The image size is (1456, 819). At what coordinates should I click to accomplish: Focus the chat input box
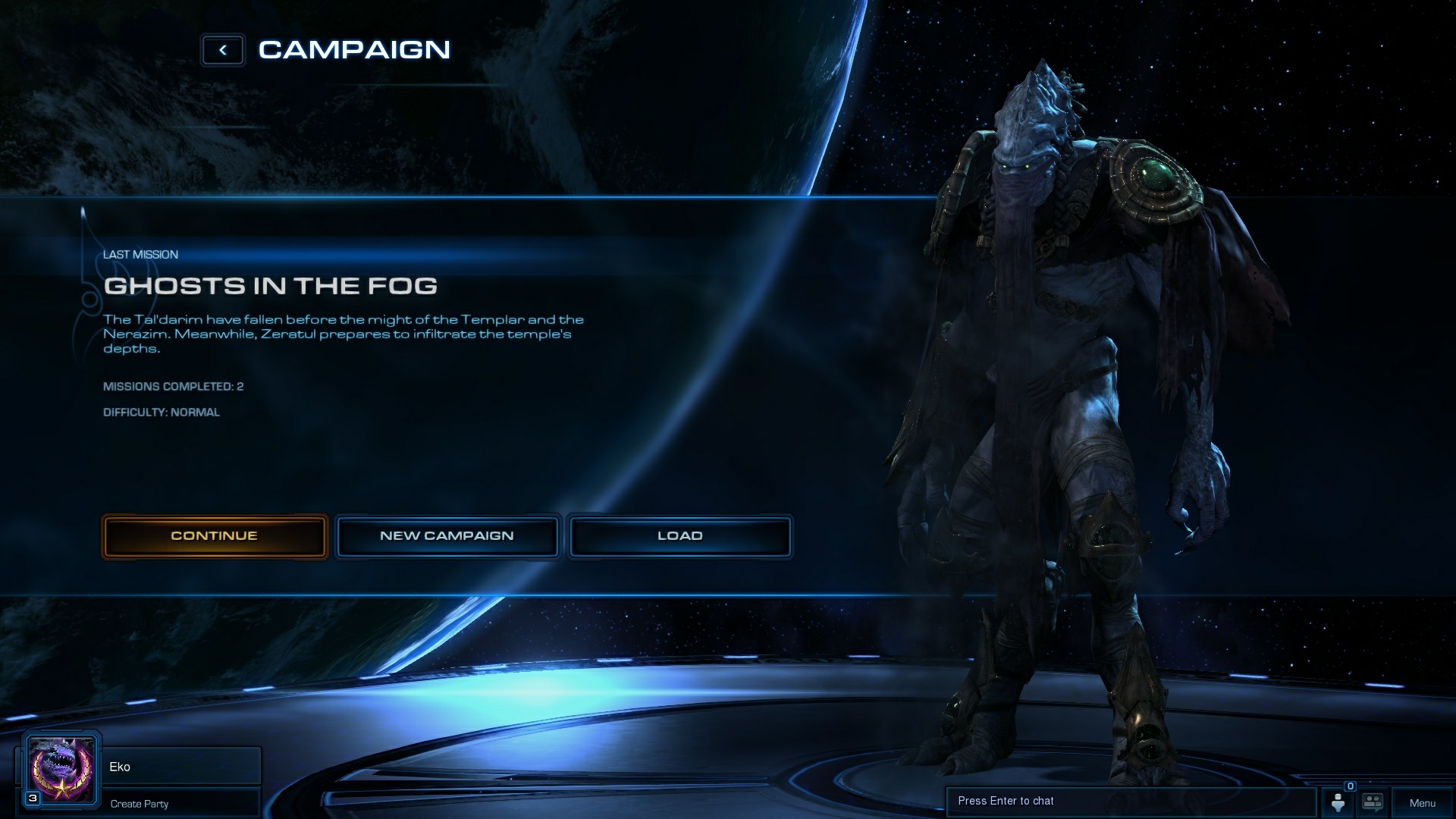point(1130,802)
